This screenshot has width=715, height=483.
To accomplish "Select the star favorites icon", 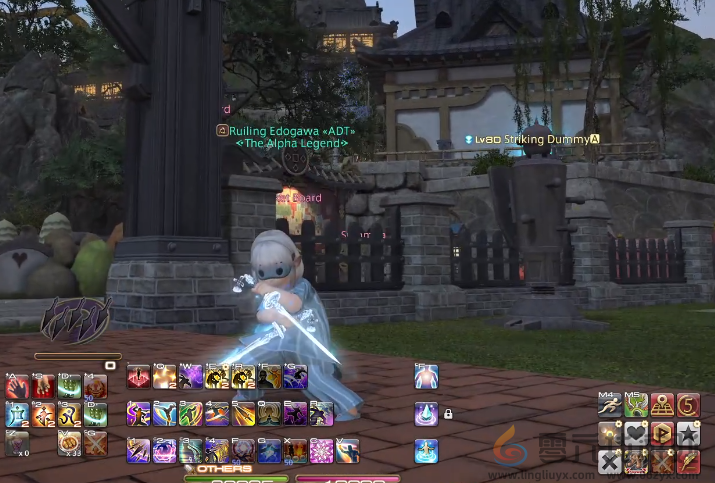I will [687, 434].
